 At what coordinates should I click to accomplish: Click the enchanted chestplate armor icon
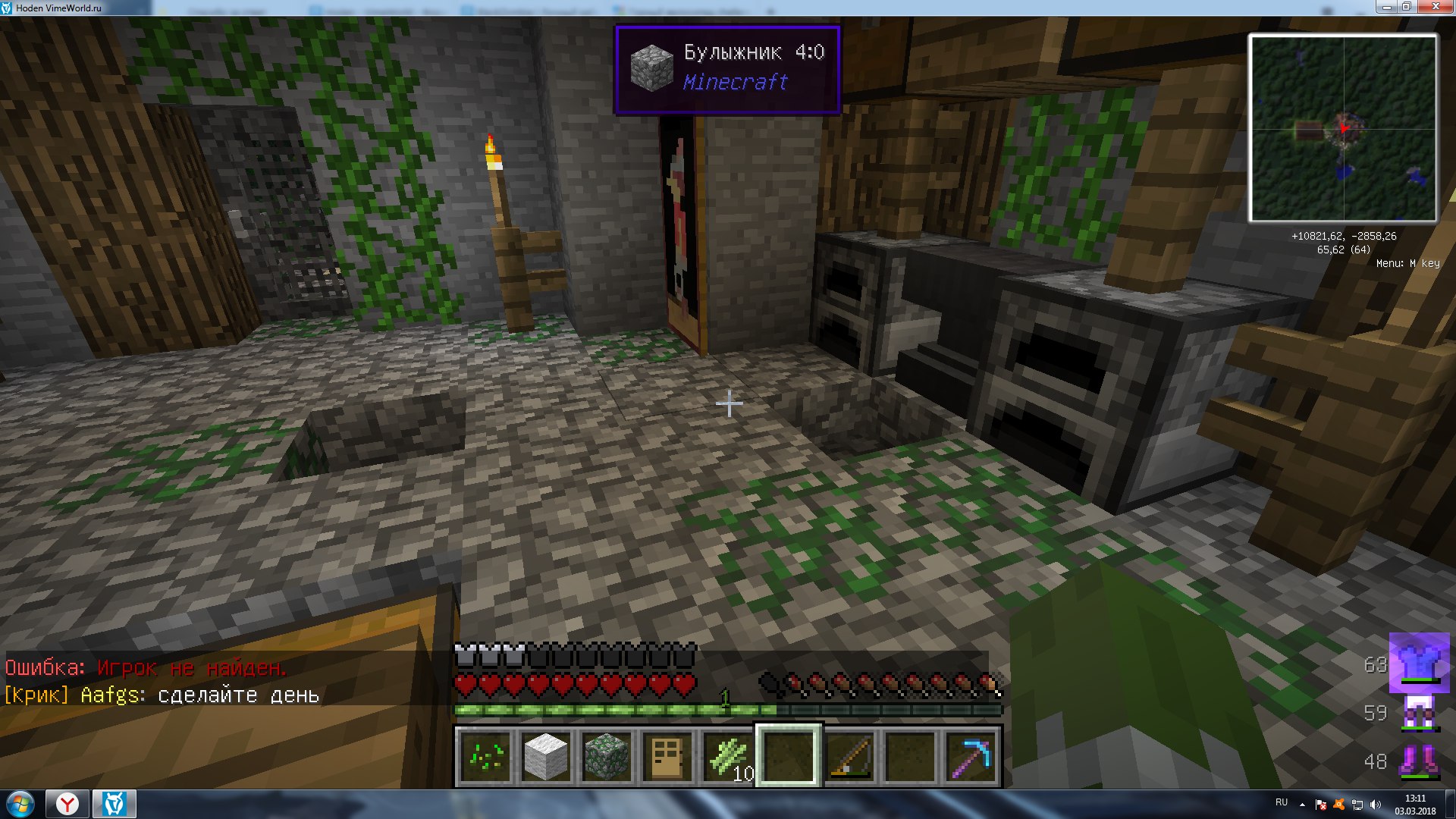pyautogui.click(x=1418, y=664)
